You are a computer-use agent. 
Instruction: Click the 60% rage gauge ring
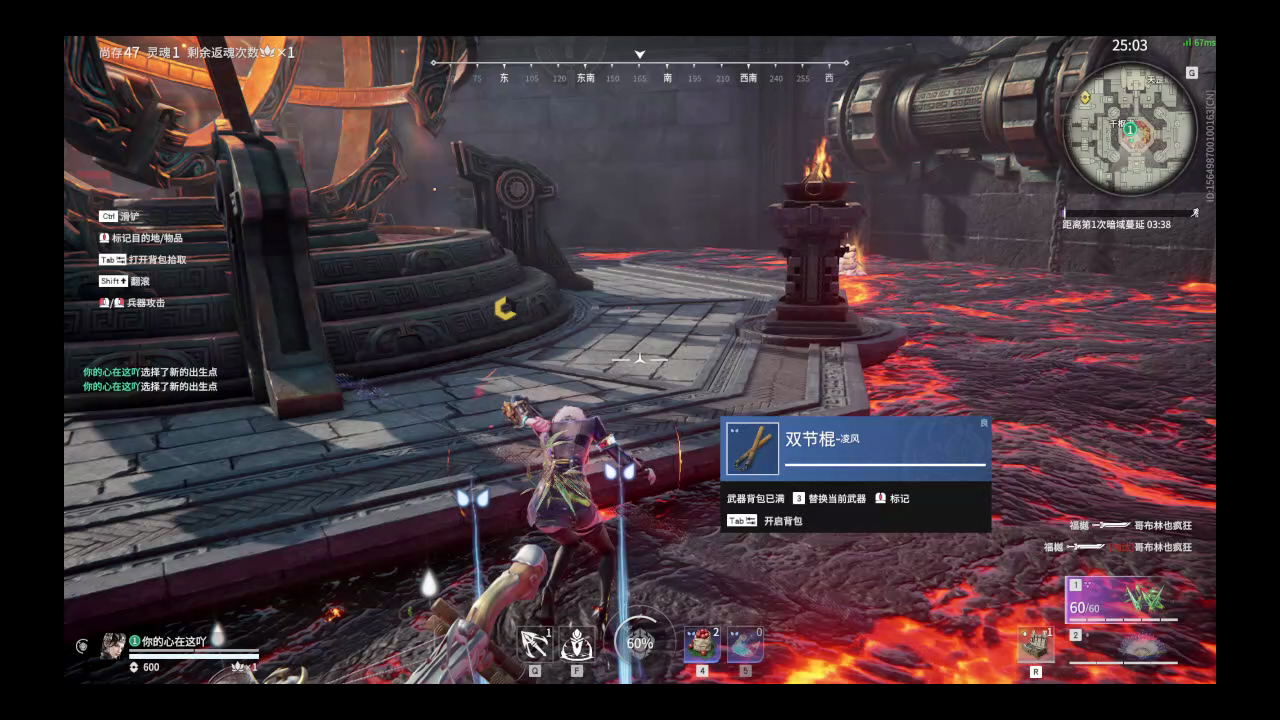[639, 643]
